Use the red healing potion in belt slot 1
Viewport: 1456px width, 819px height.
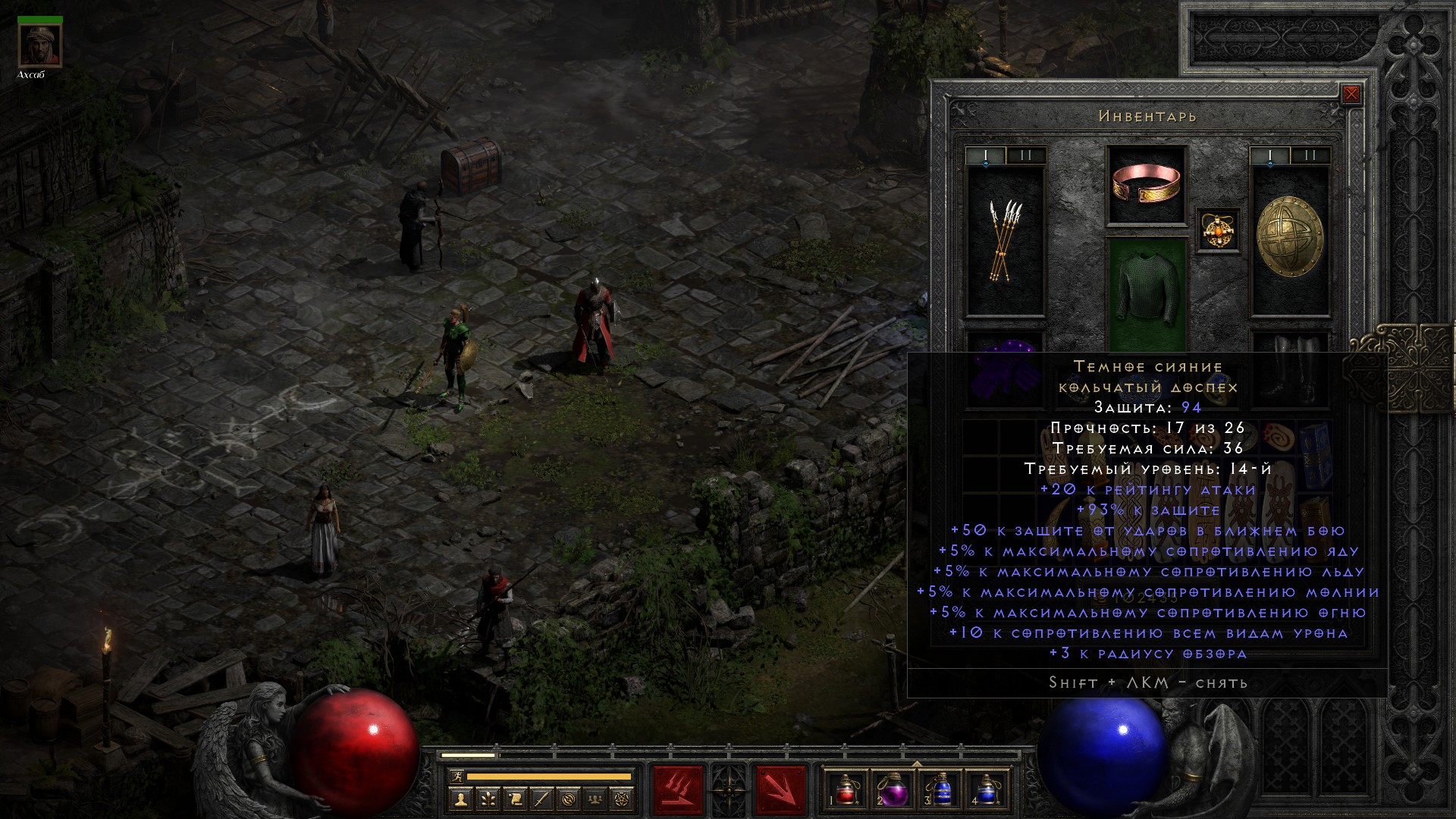846,789
